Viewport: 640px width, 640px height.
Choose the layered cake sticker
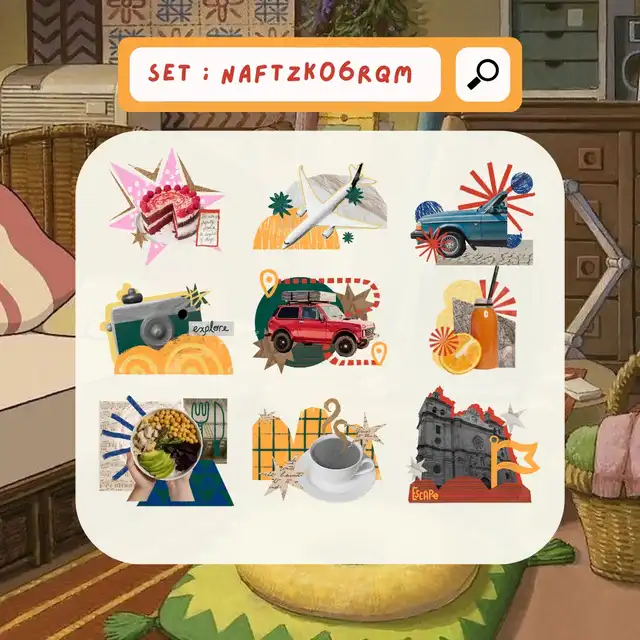pos(166,207)
